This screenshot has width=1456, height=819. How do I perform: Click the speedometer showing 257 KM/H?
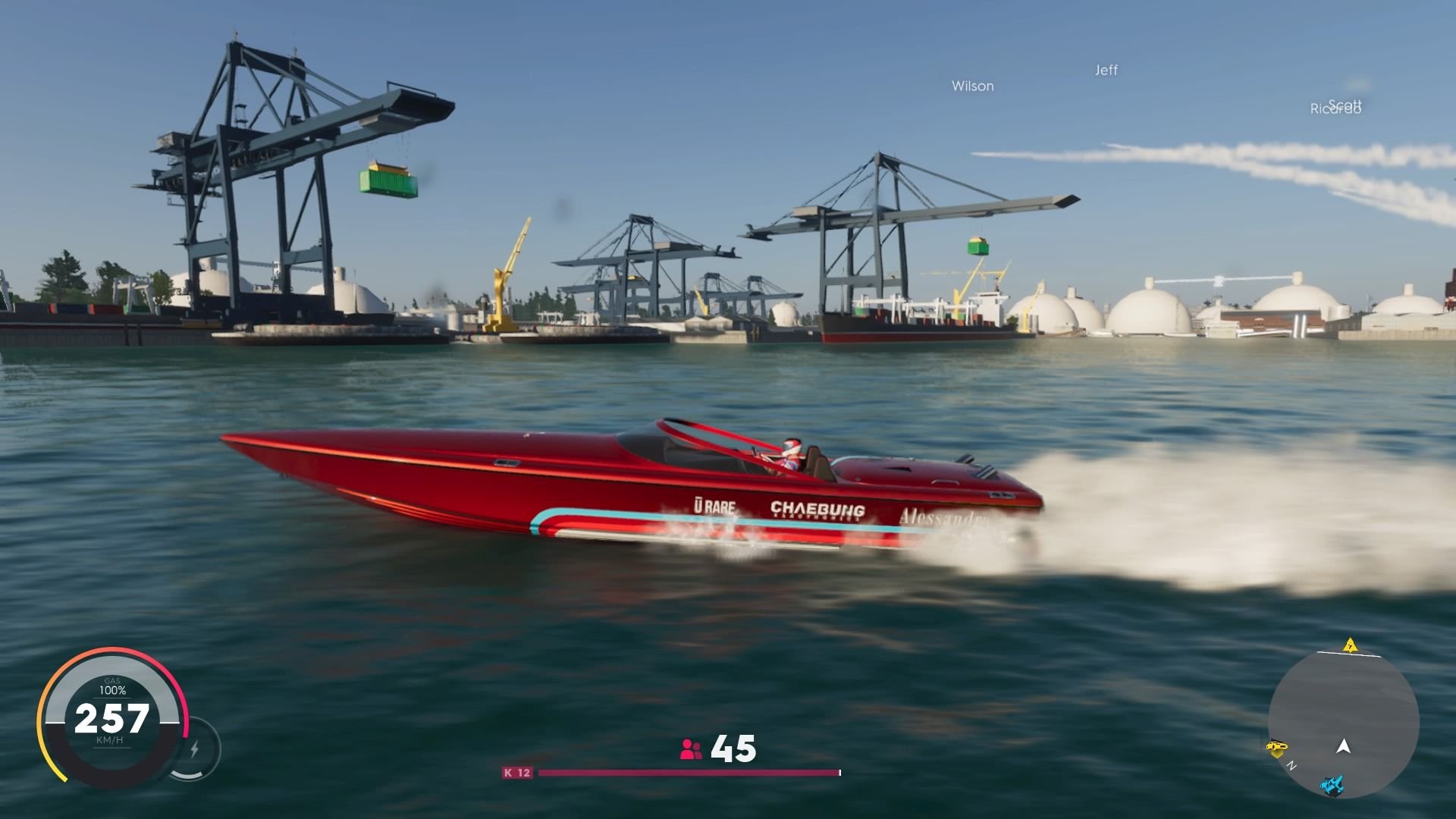112,716
